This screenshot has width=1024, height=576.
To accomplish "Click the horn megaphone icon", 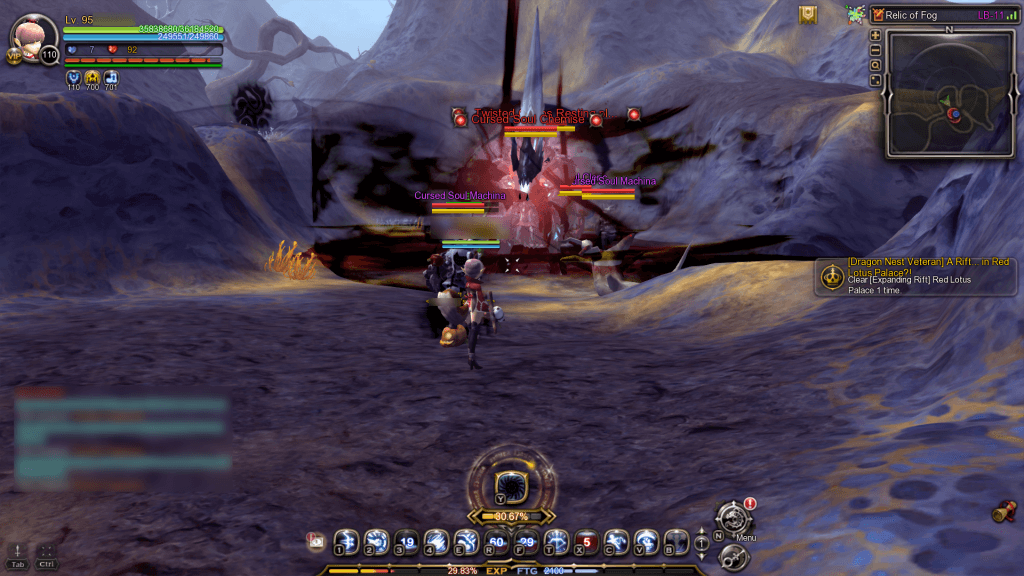I will pyautogui.click(x=1003, y=512).
